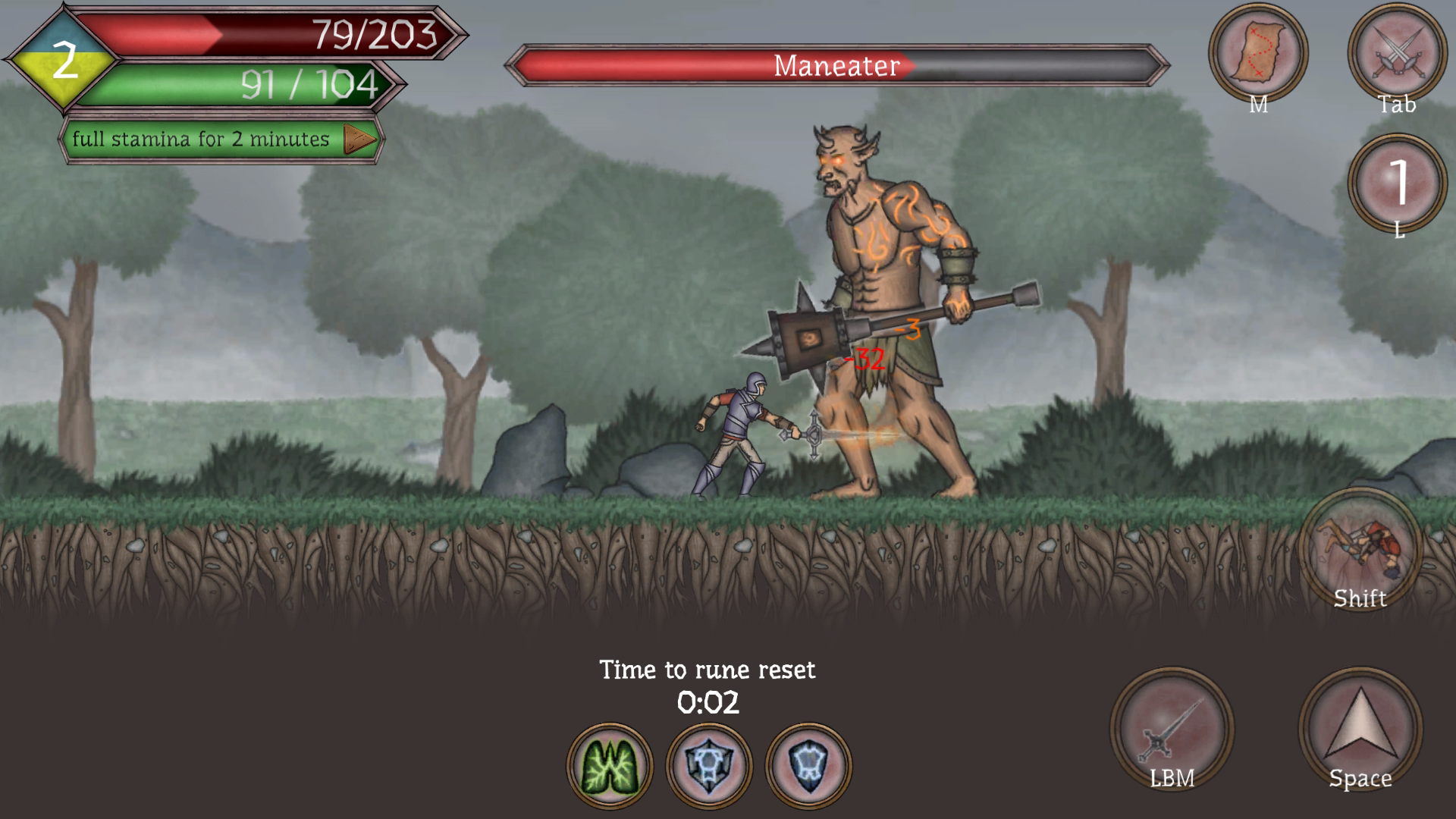
Task: Select the shield armor rune in the middle
Action: [x=709, y=766]
